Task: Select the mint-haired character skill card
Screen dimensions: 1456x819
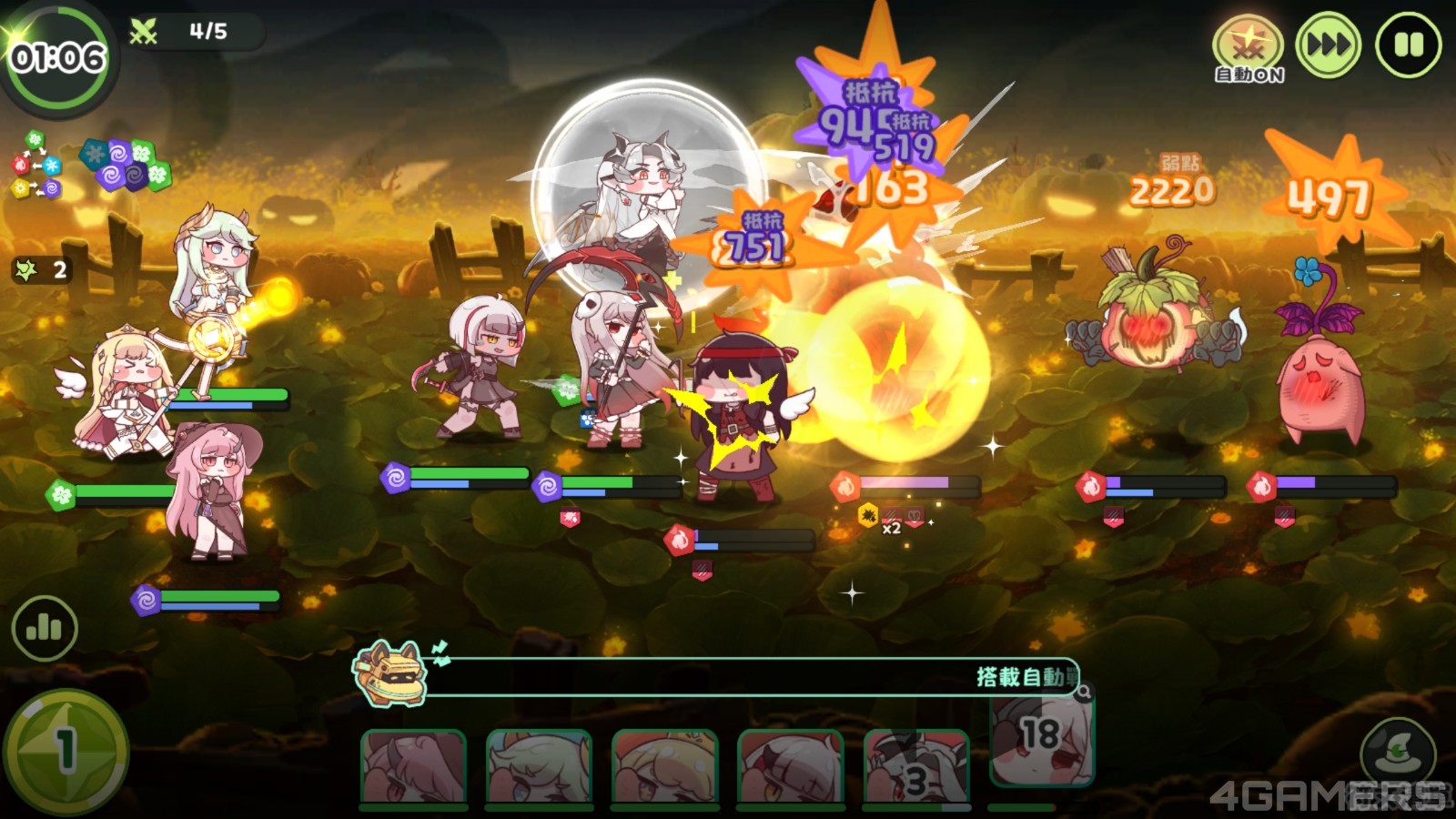Action: point(539,767)
